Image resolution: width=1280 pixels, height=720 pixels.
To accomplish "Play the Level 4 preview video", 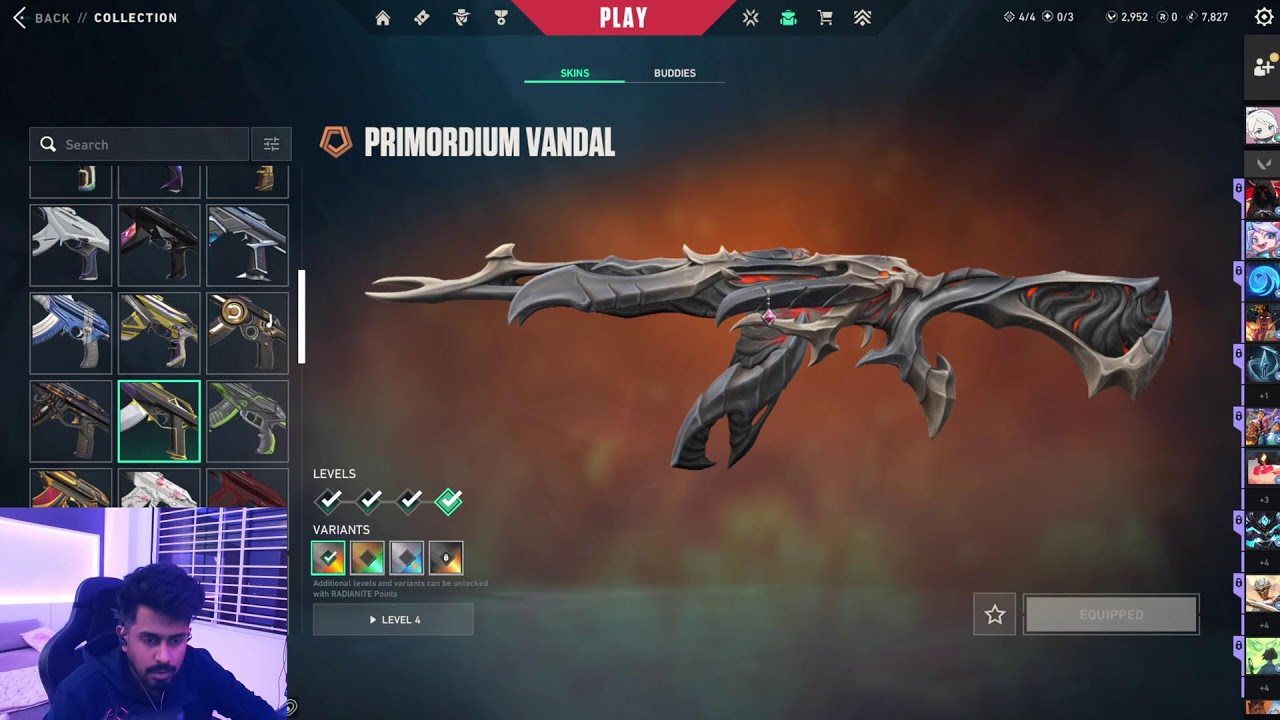I will point(393,620).
